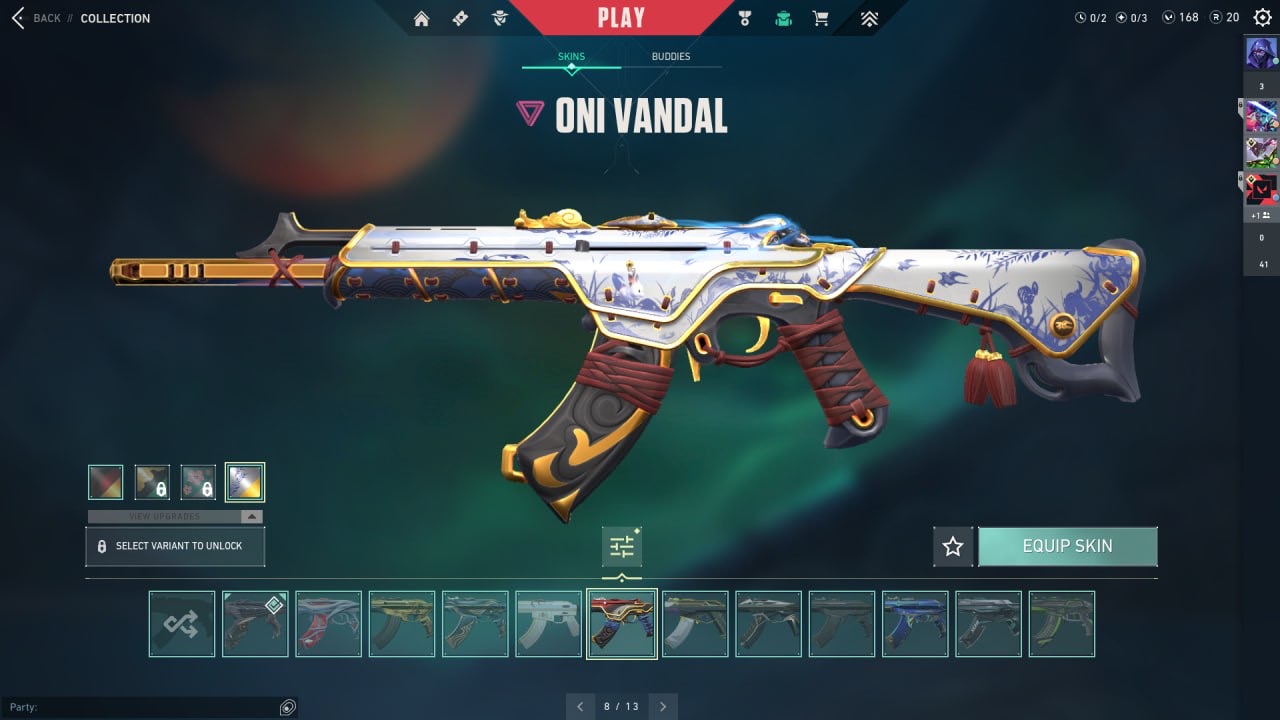
Task: Select the random shuffle skin tile
Action: pos(182,624)
